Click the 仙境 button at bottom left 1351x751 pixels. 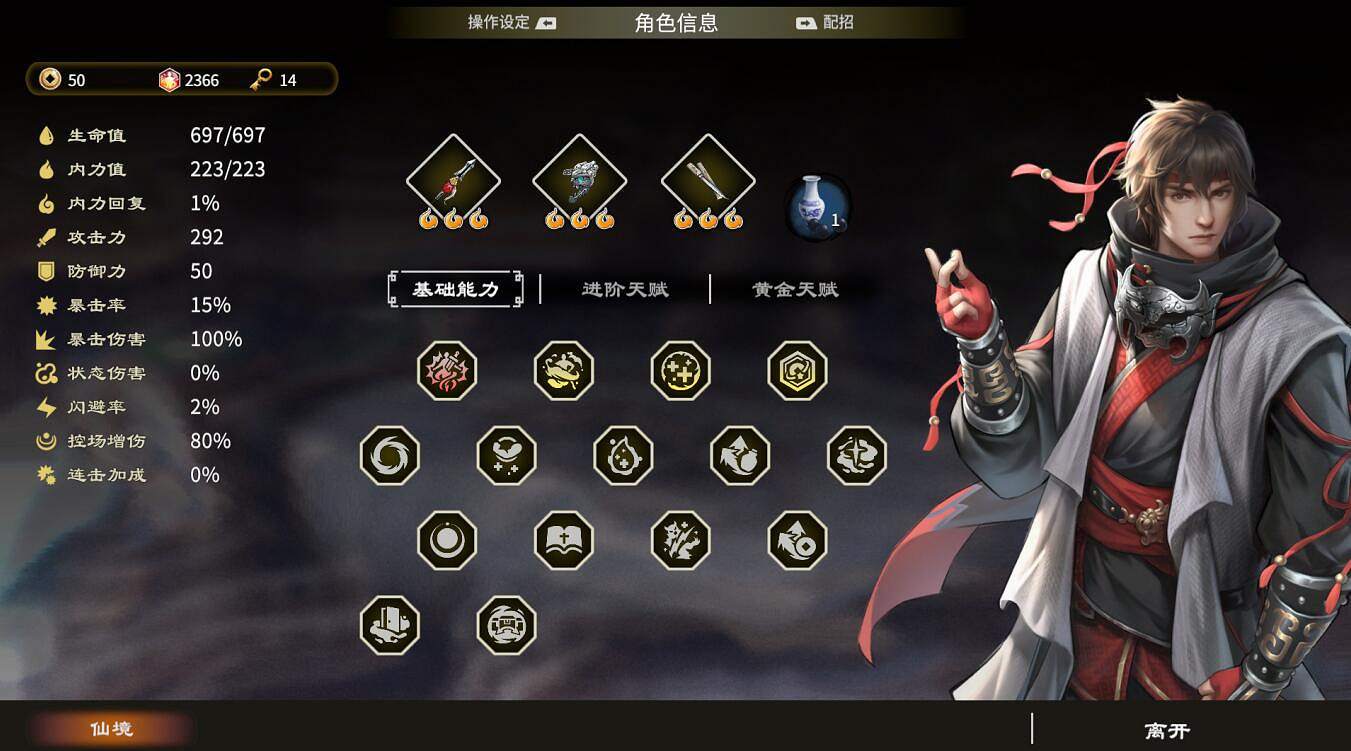[110, 729]
